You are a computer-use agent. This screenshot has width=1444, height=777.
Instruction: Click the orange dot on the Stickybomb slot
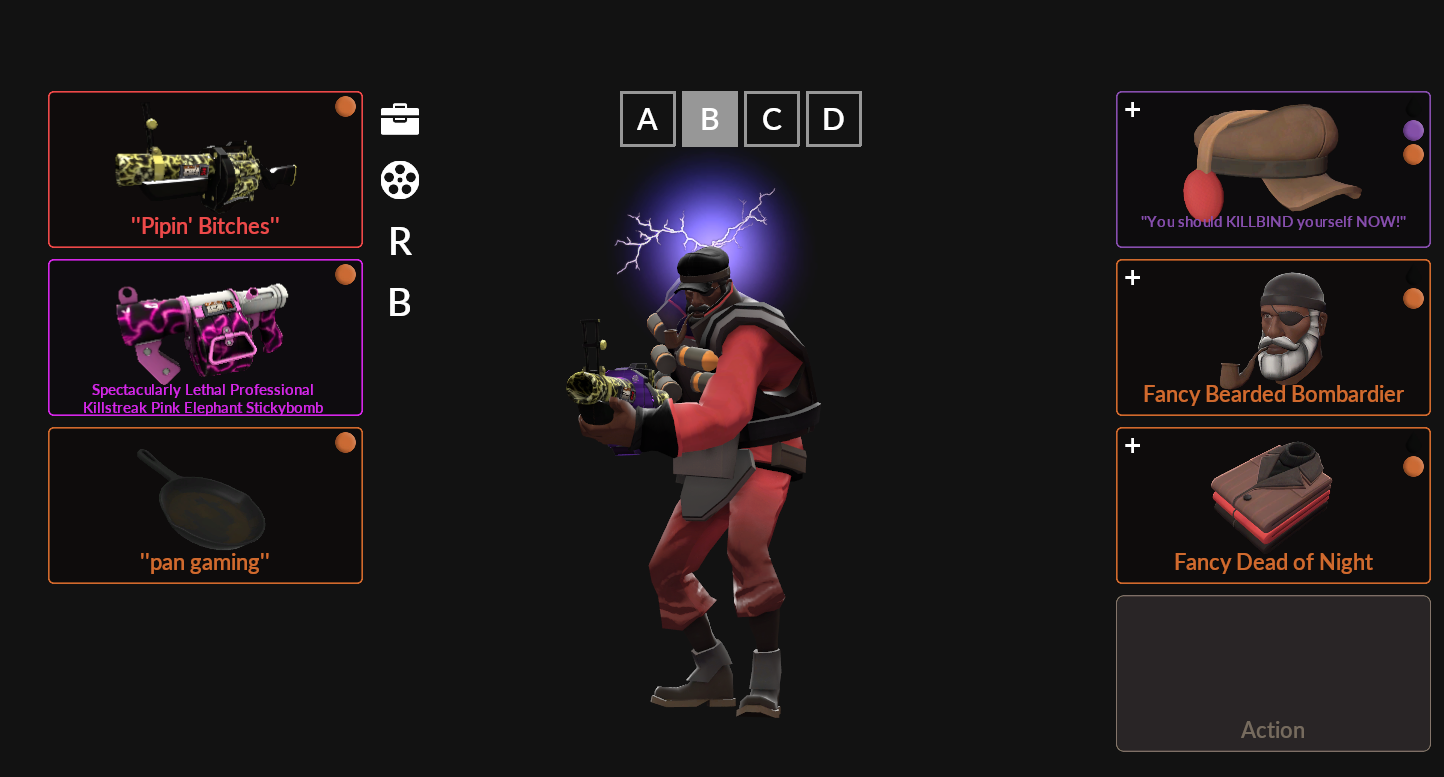tap(345, 273)
